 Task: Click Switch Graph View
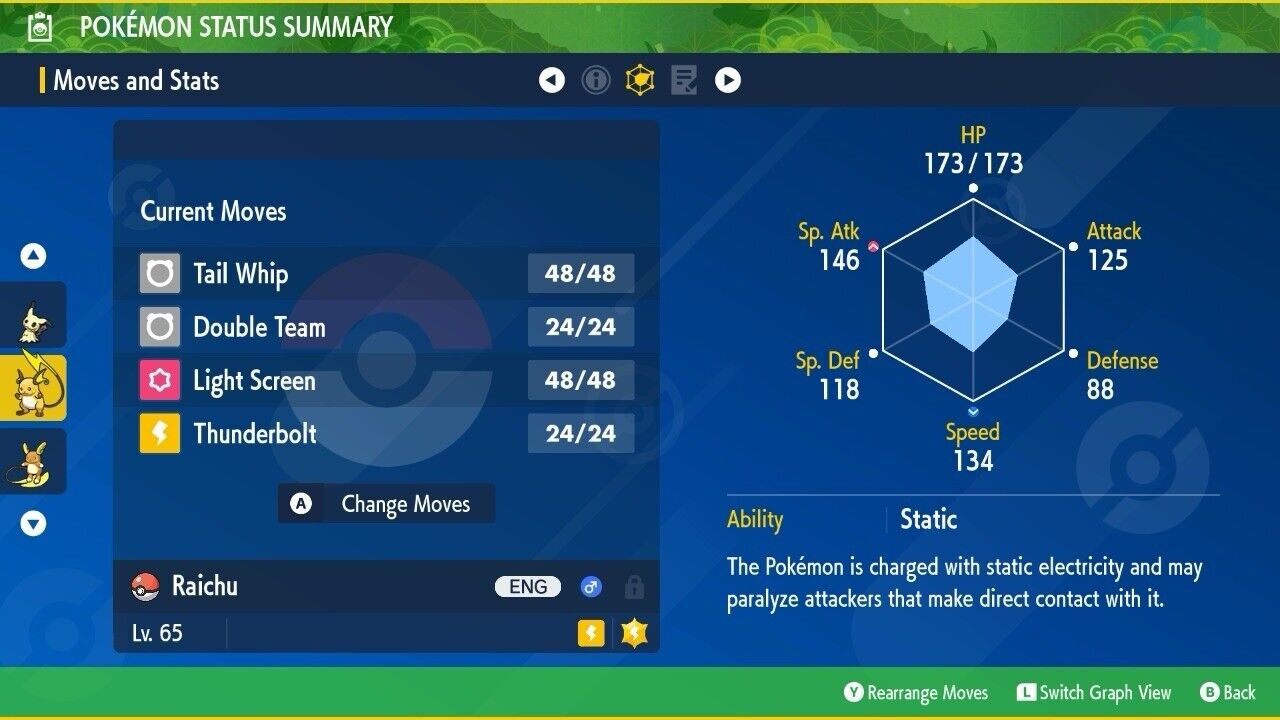click(x=1094, y=693)
